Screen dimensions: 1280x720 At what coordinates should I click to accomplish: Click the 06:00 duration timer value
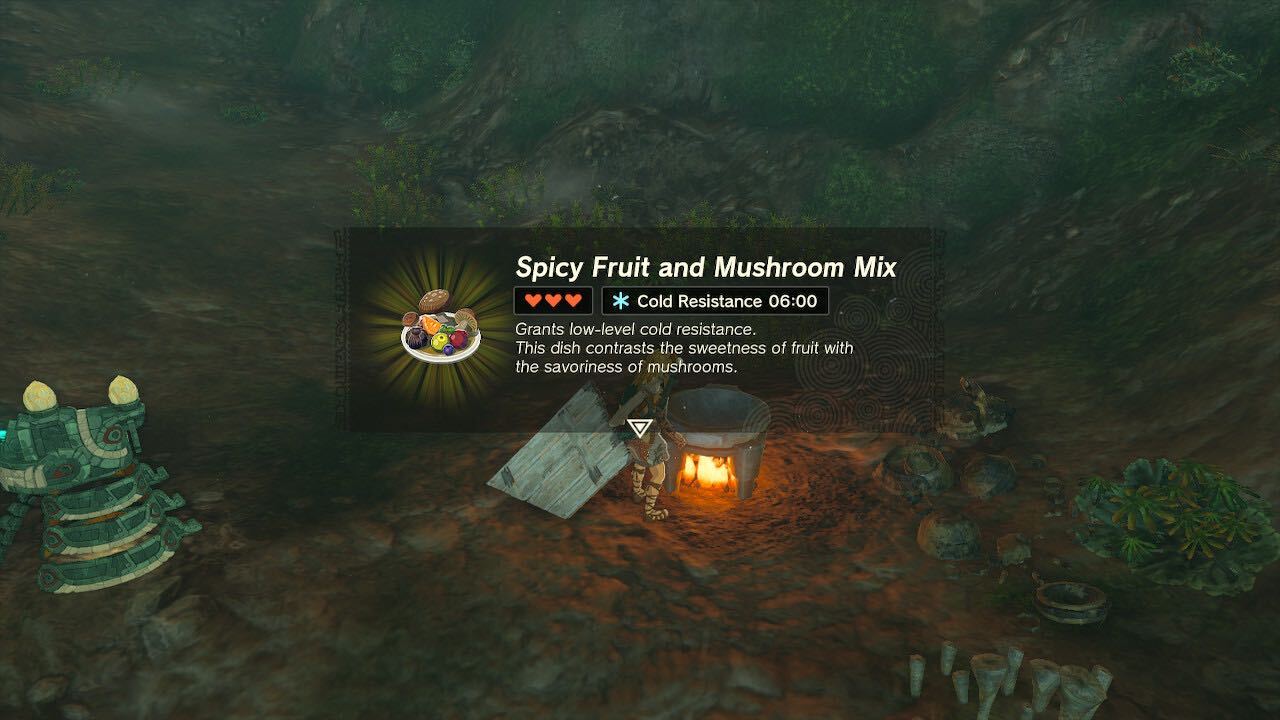click(793, 300)
